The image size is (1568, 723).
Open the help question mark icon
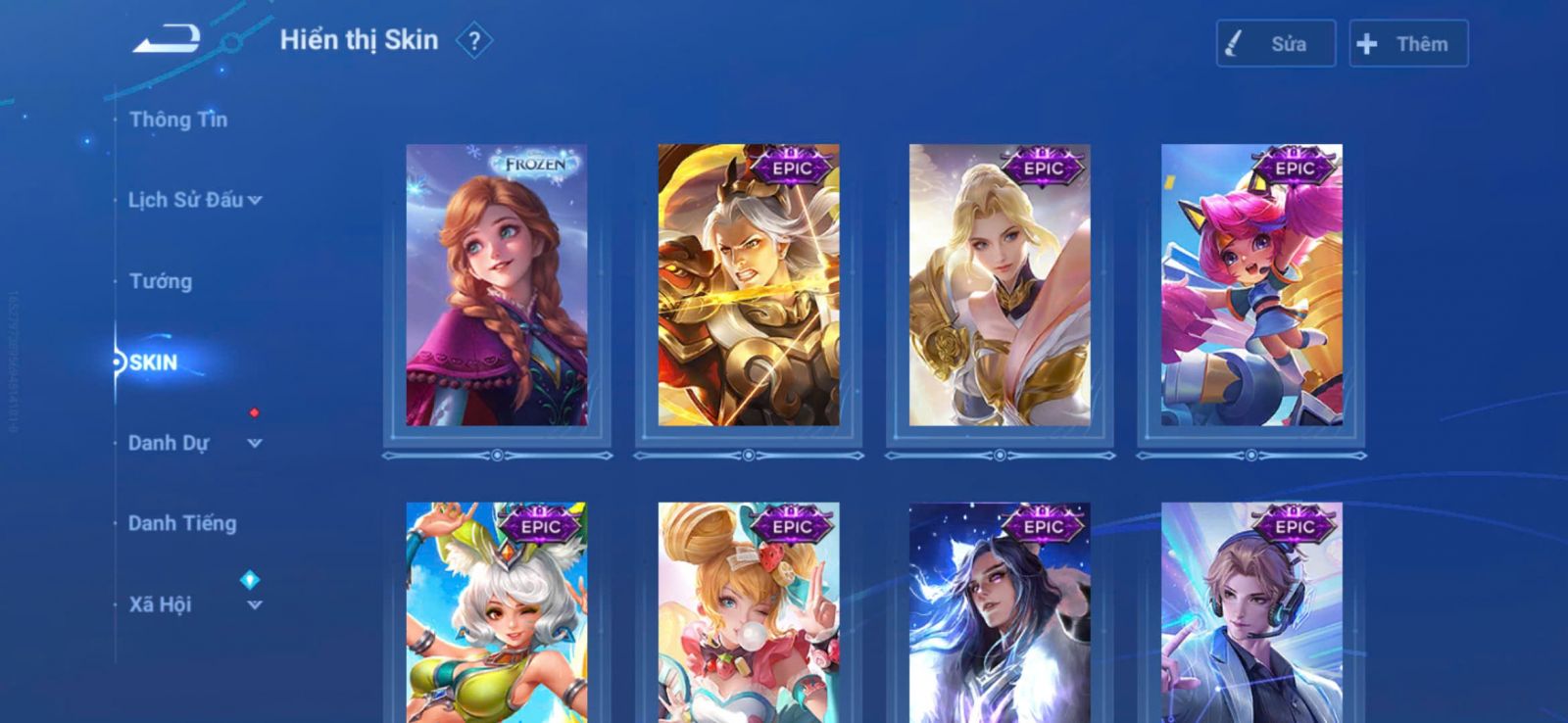pos(474,41)
